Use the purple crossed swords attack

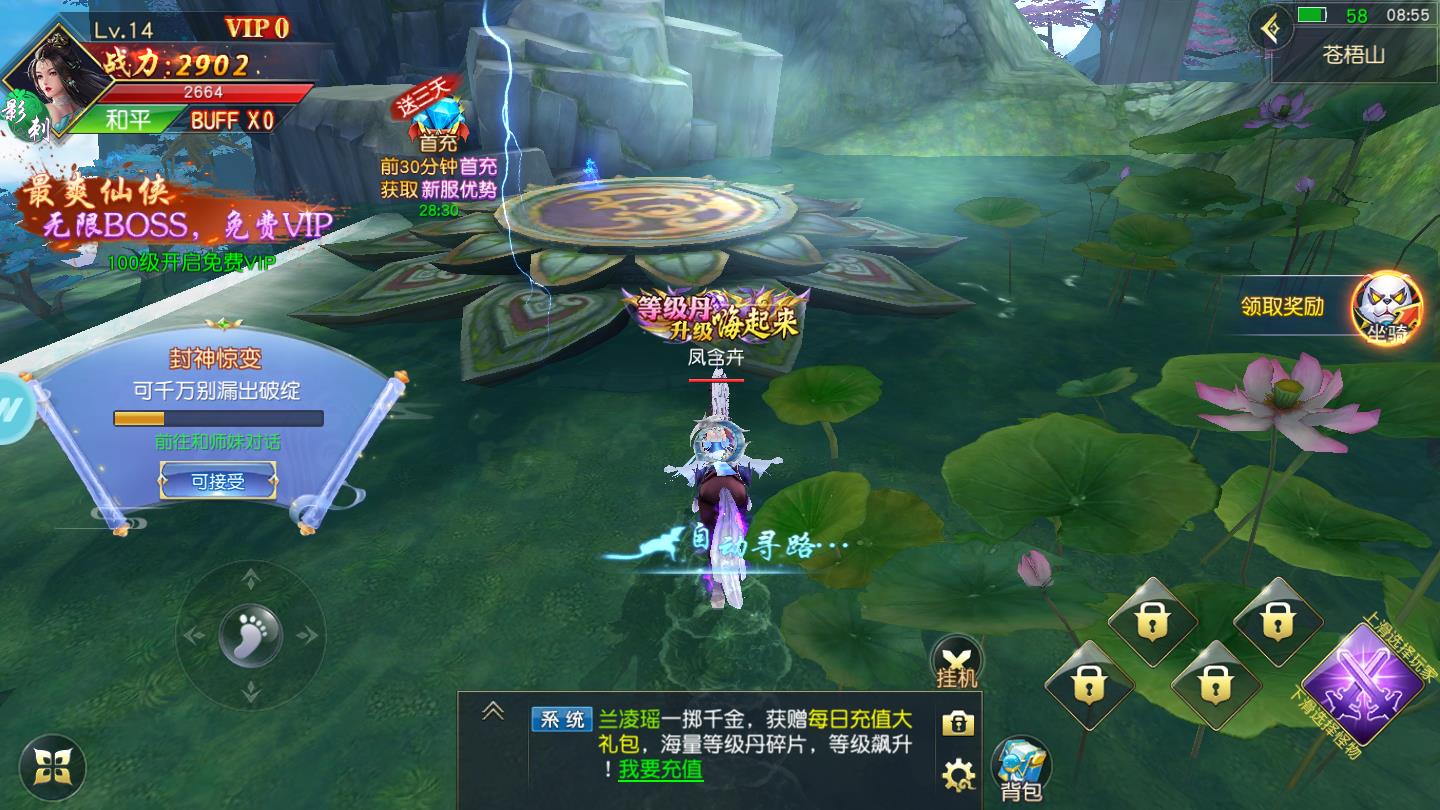[x=1362, y=683]
